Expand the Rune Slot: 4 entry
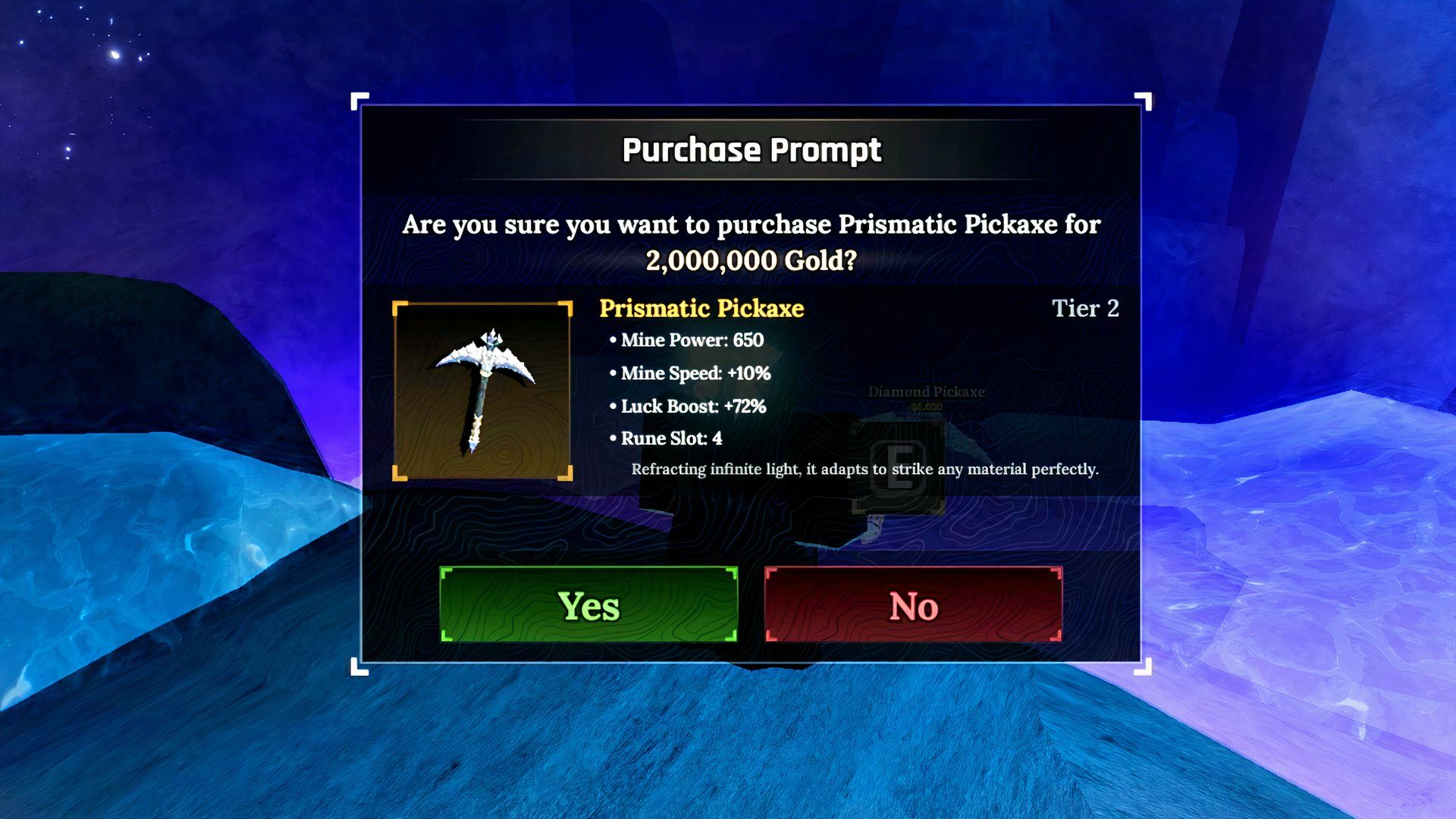1456x819 pixels. pyautogui.click(x=670, y=438)
